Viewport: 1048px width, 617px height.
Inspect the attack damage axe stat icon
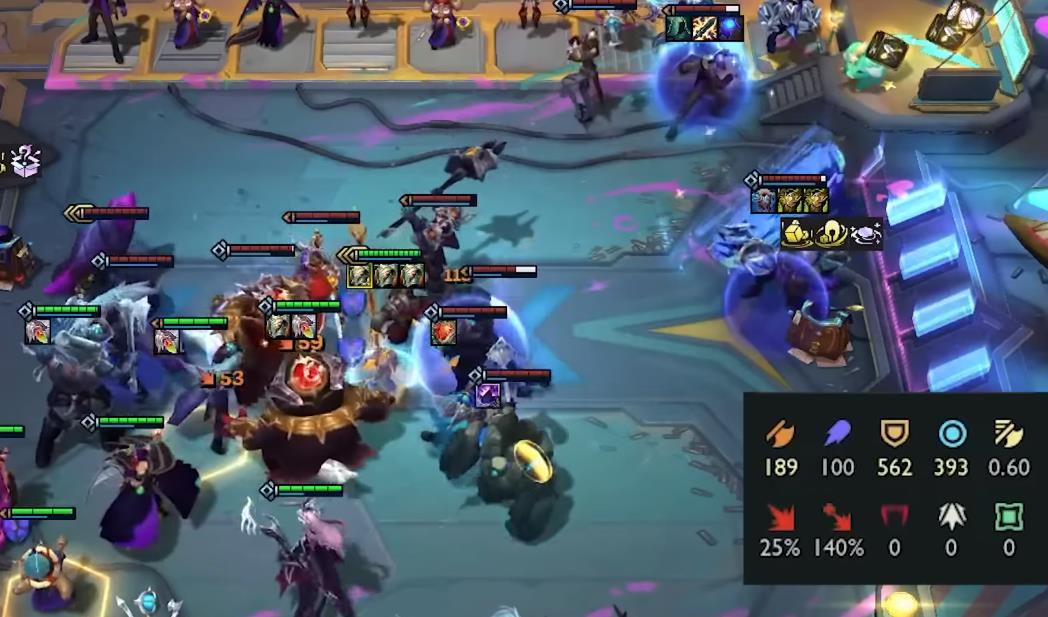click(x=780, y=433)
